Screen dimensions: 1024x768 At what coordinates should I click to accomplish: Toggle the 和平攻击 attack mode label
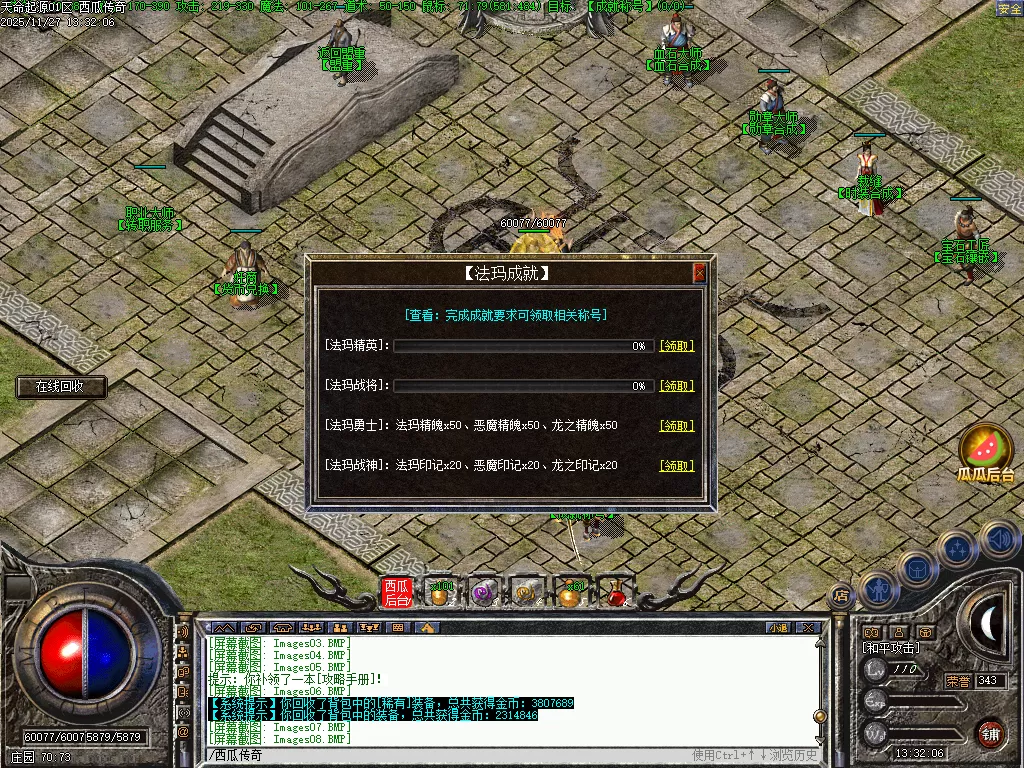(x=891, y=648)
